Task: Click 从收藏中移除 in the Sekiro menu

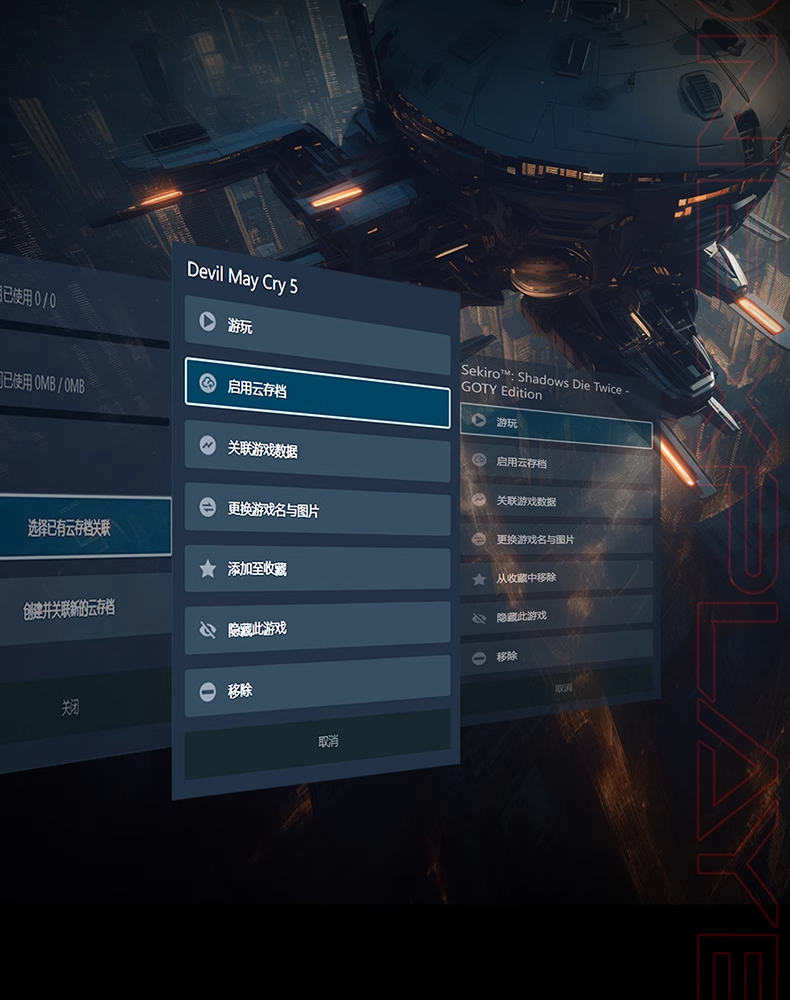Action: pos(557,578)
